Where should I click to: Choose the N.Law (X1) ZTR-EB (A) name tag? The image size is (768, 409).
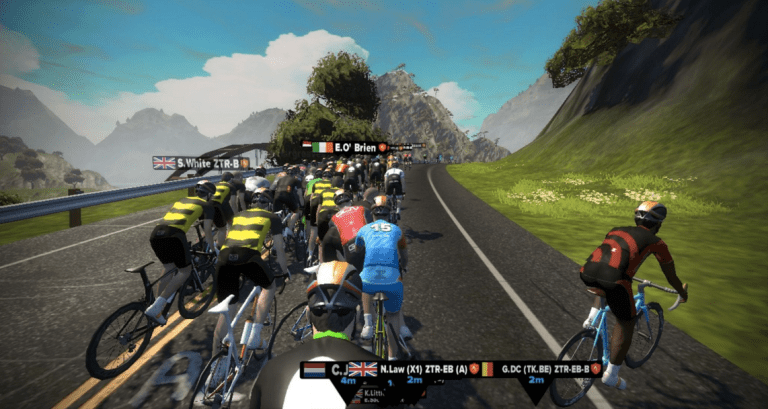[413, 369]
